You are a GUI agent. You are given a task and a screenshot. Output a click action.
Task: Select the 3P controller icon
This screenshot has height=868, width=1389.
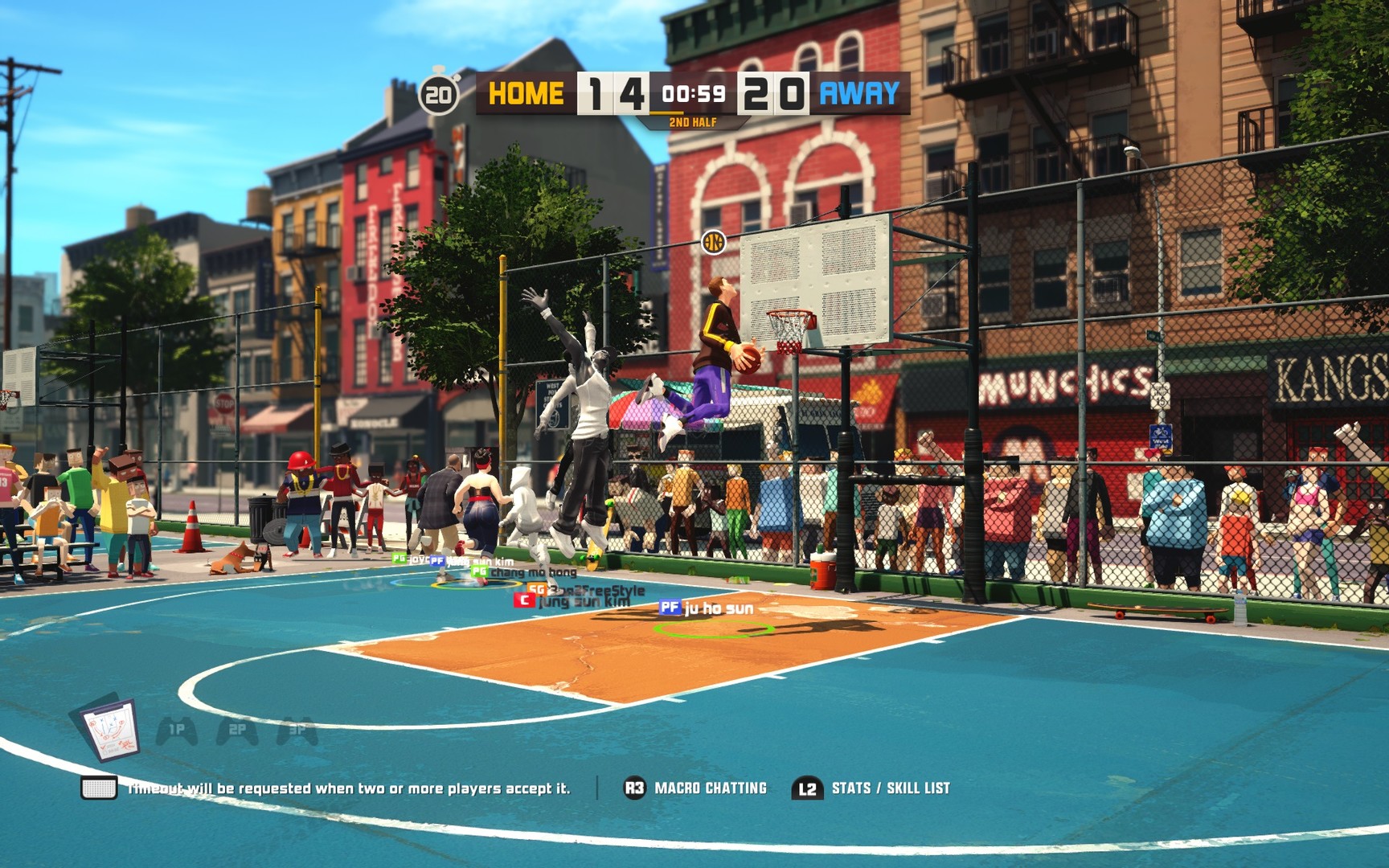click(297, 731)
